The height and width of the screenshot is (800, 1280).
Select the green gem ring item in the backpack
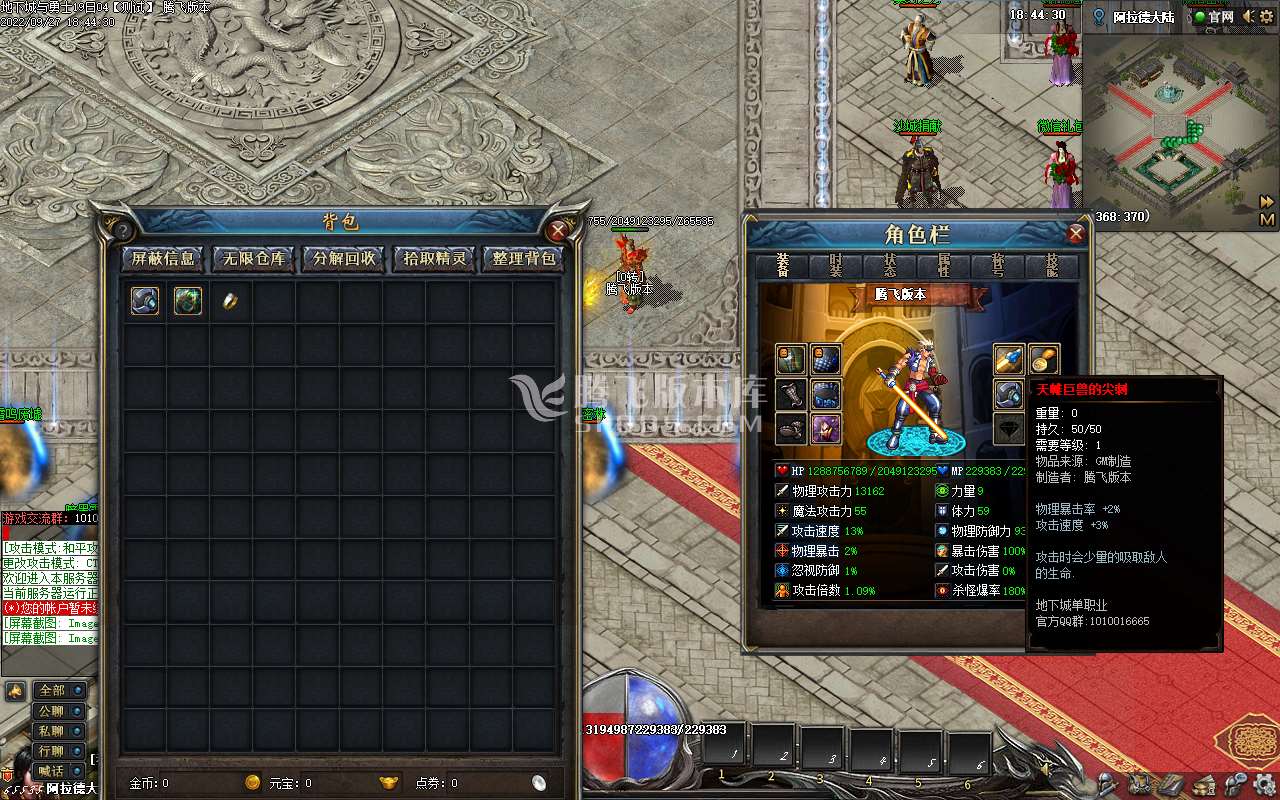tap(188, 301)
